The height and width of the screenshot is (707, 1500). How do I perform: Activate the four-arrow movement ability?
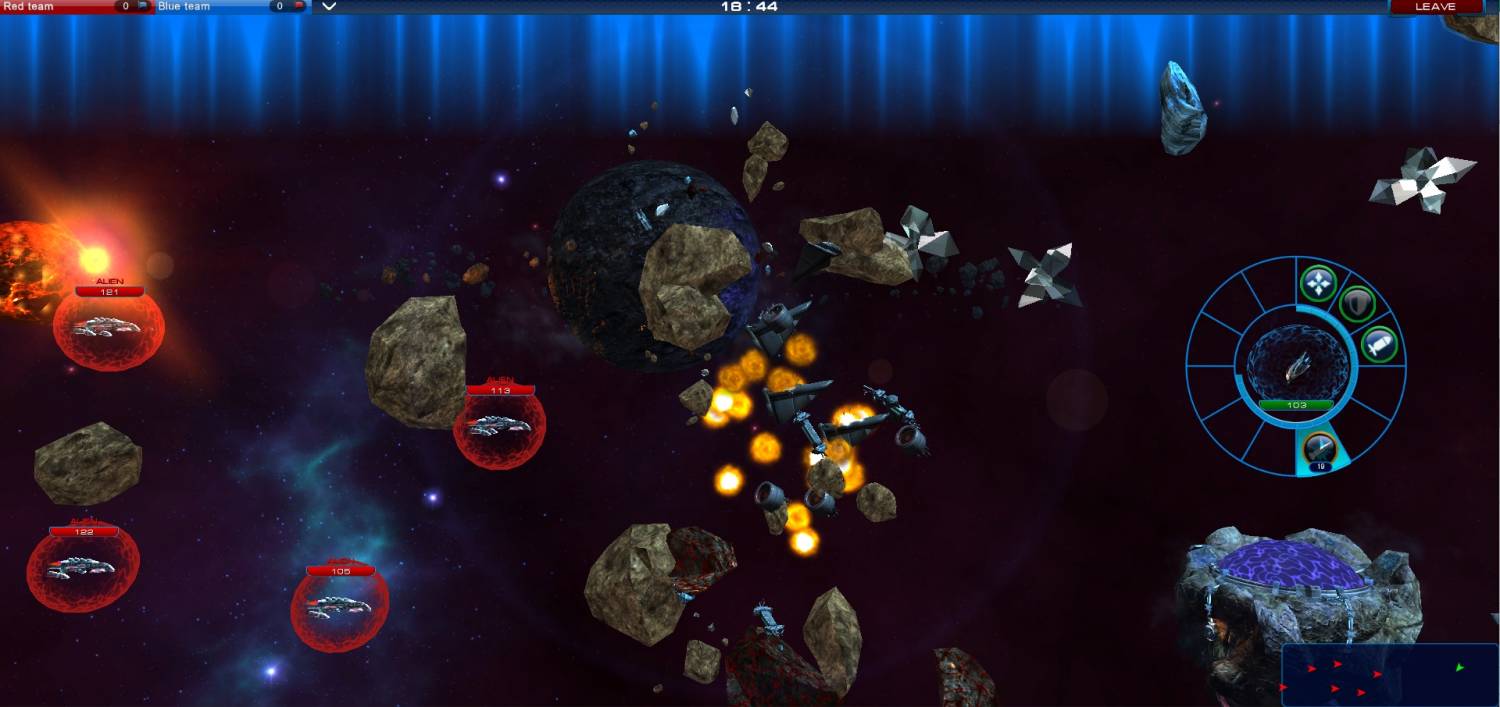1319,284
